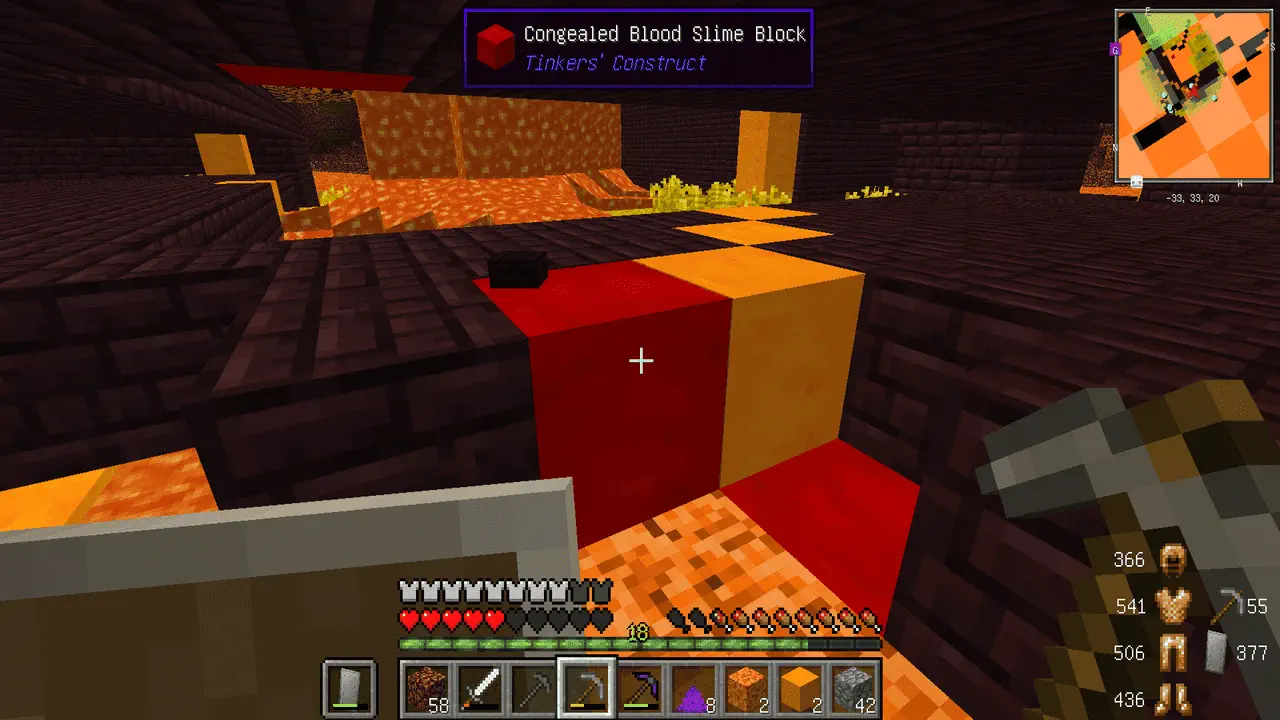
Task: Click the boots durability icon
Action: pos(1171,699)
